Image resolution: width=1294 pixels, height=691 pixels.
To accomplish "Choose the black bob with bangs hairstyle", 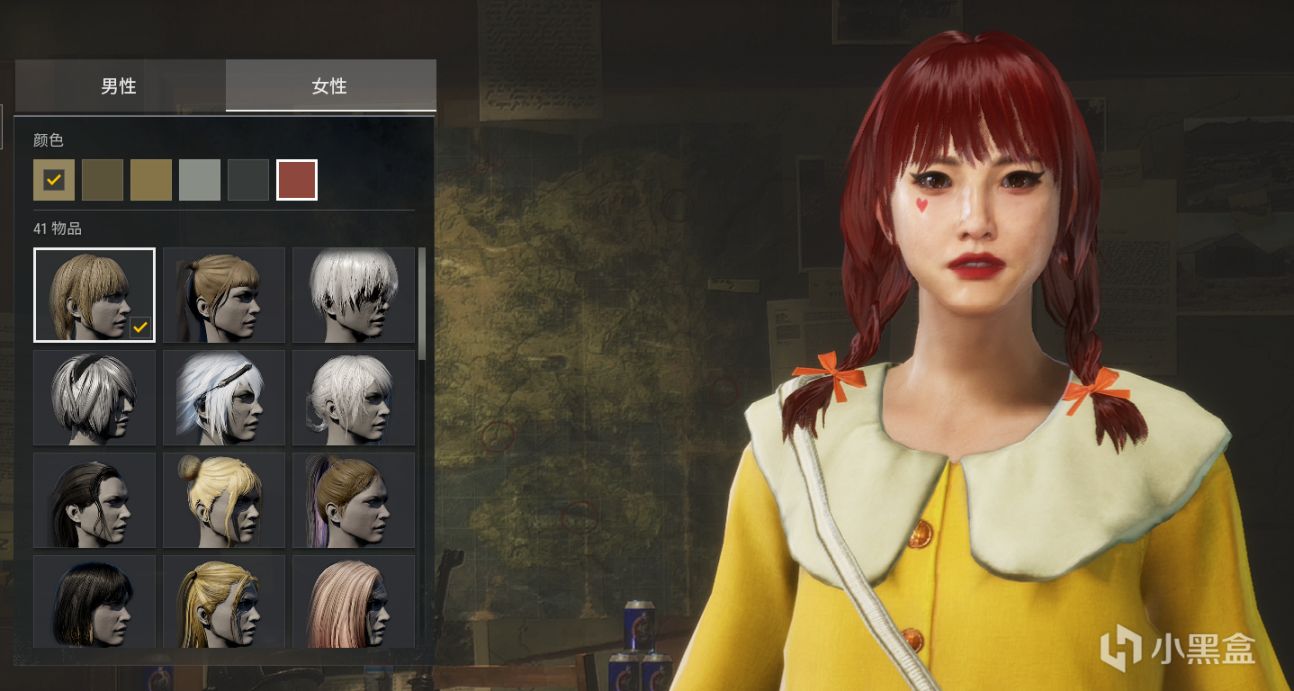I will pos(94,601).
